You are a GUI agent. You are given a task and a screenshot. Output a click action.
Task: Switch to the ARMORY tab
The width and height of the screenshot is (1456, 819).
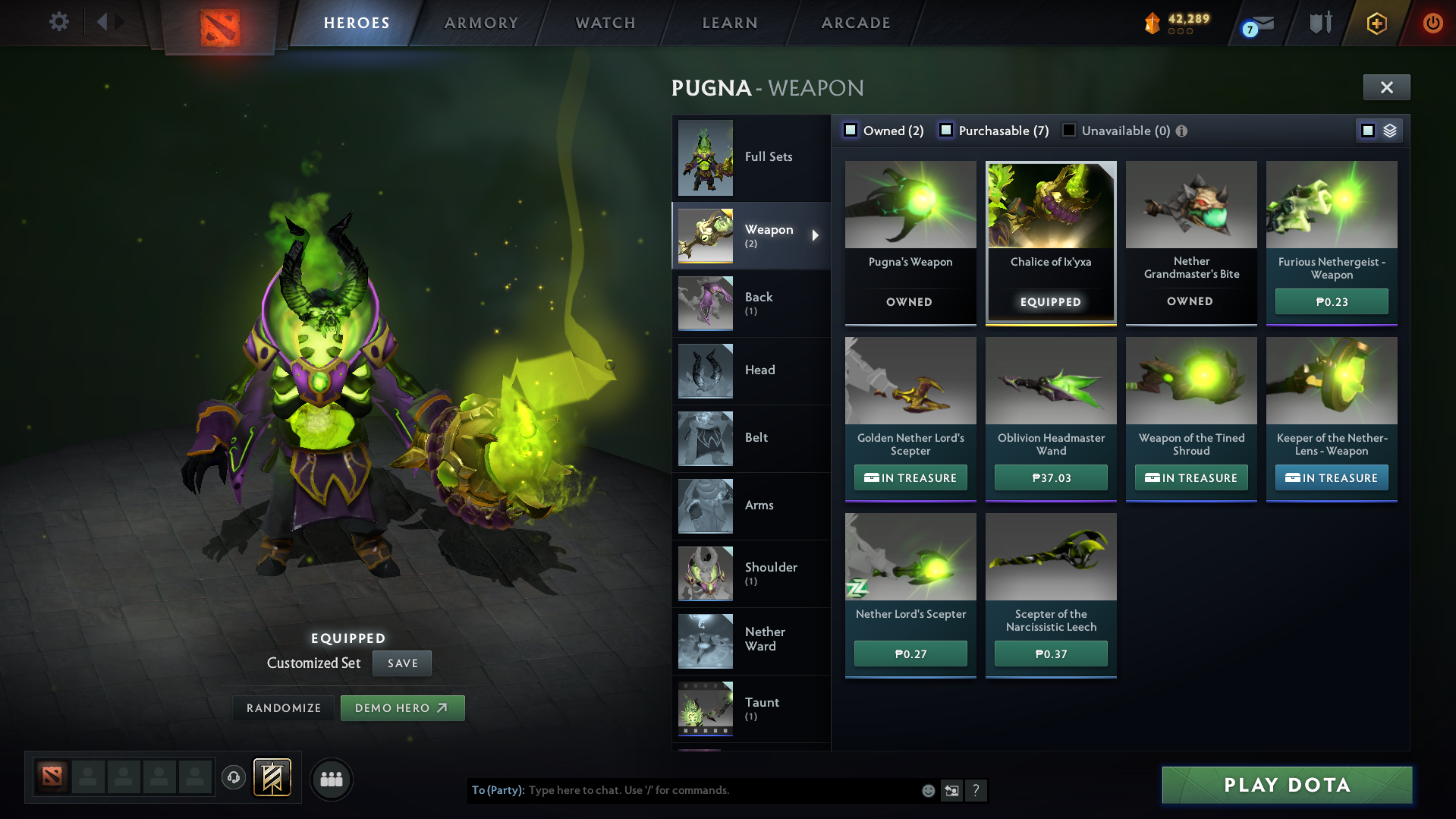point(481,23)
